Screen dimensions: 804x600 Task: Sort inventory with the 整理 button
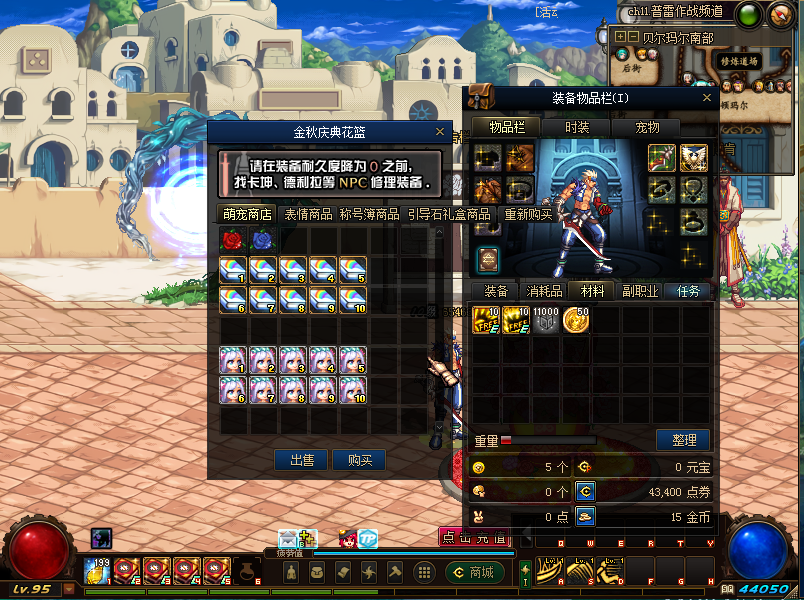(x=683, y=440)
